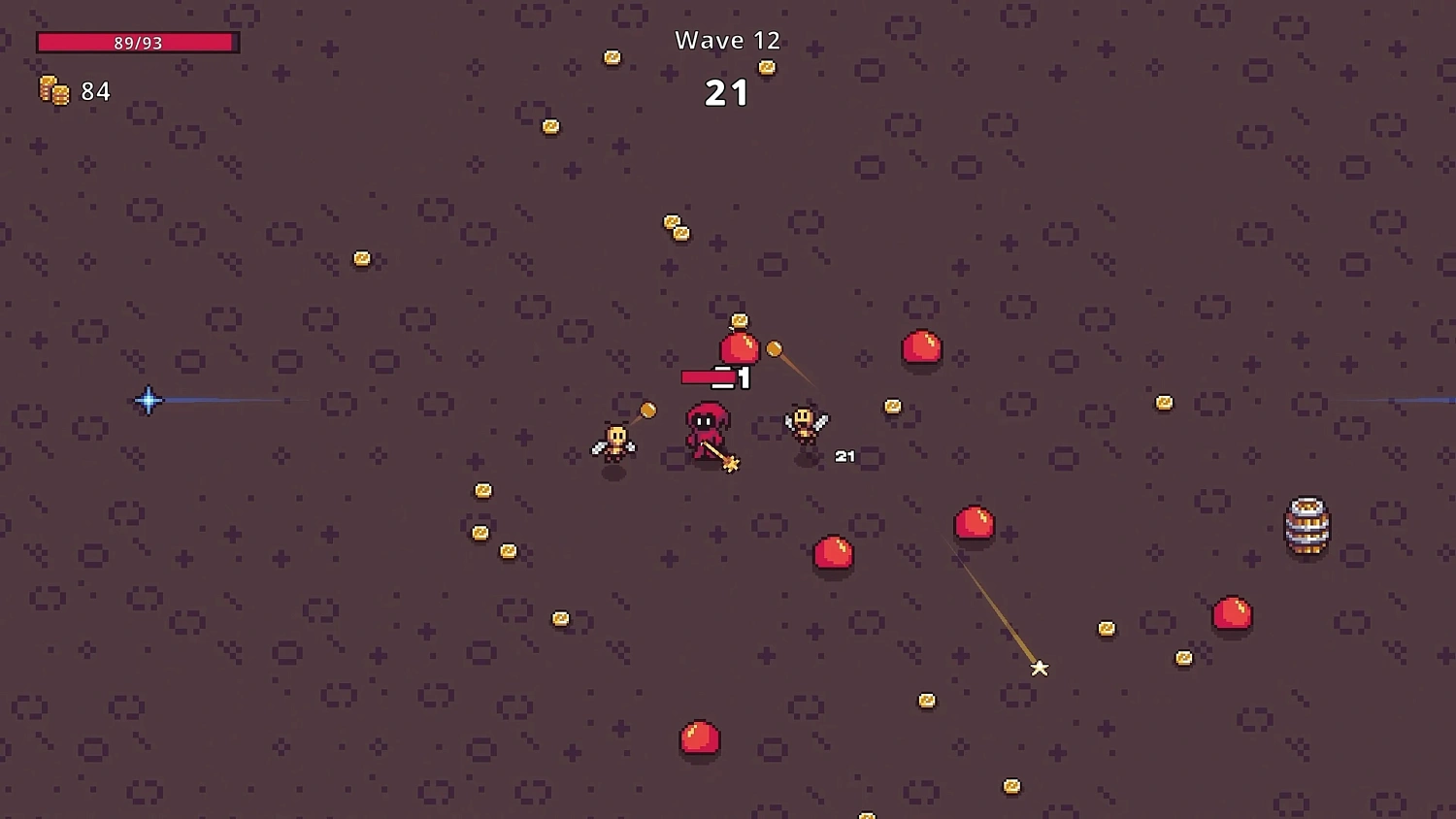Click the wooden barrel on the right
Image resolution: width=1456 pixels, height=819 pixels.
[x=1307, y=525]
